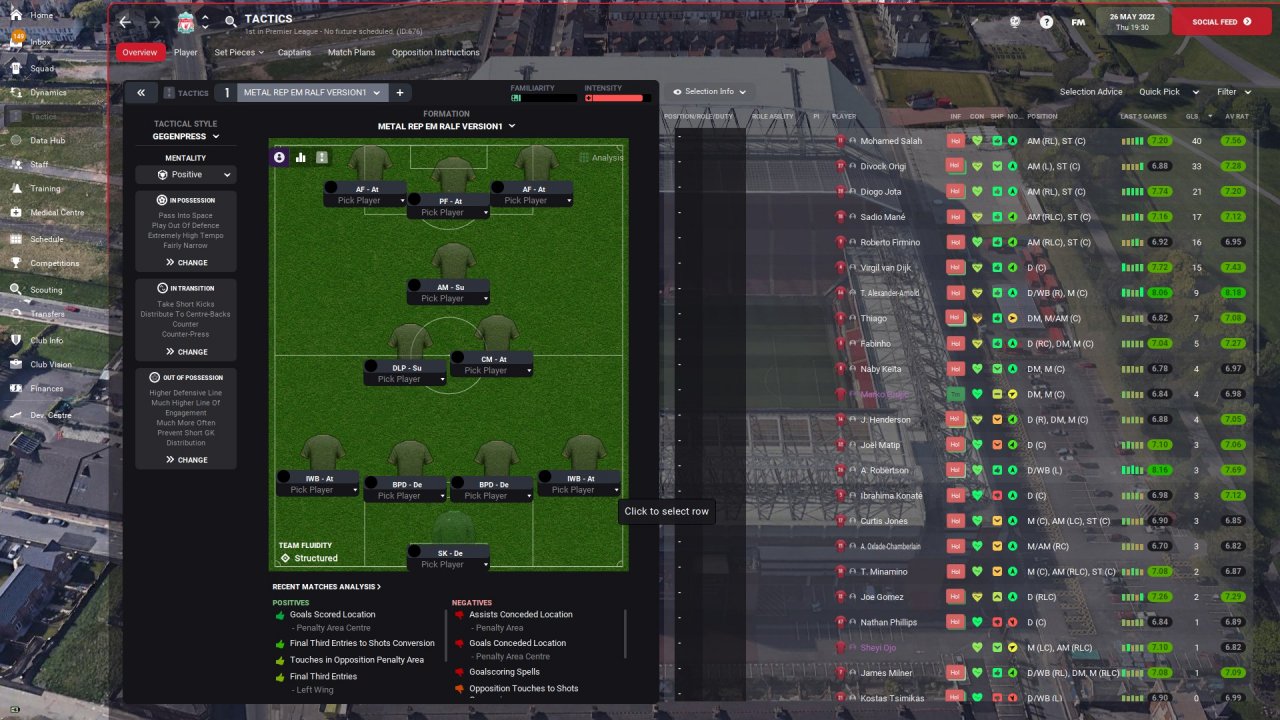Image resolution: width=1280 pixels, height=720 pixels.
Task: Switch to the Set Pieces tab
Action: 239,52
